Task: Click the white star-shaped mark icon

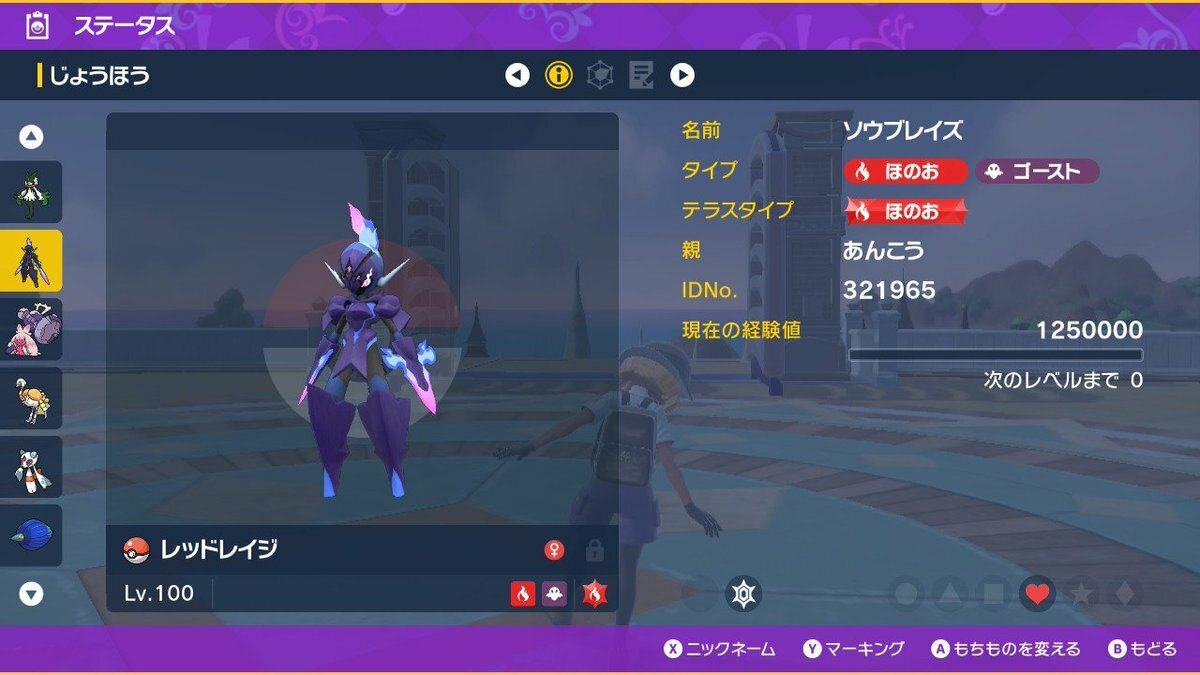Action: (x=743, y=594)
